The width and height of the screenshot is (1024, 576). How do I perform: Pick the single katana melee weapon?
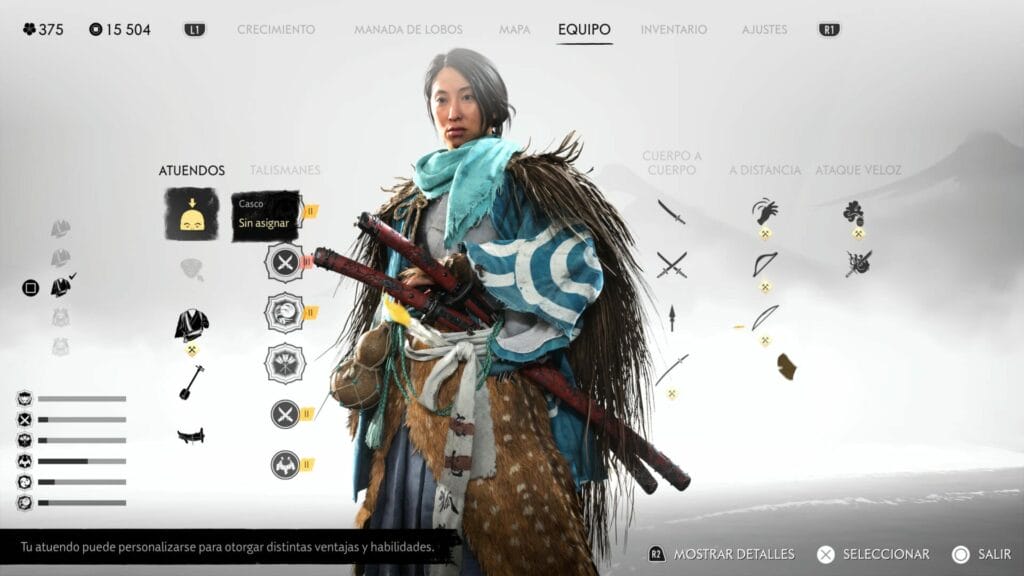(671, 212)
